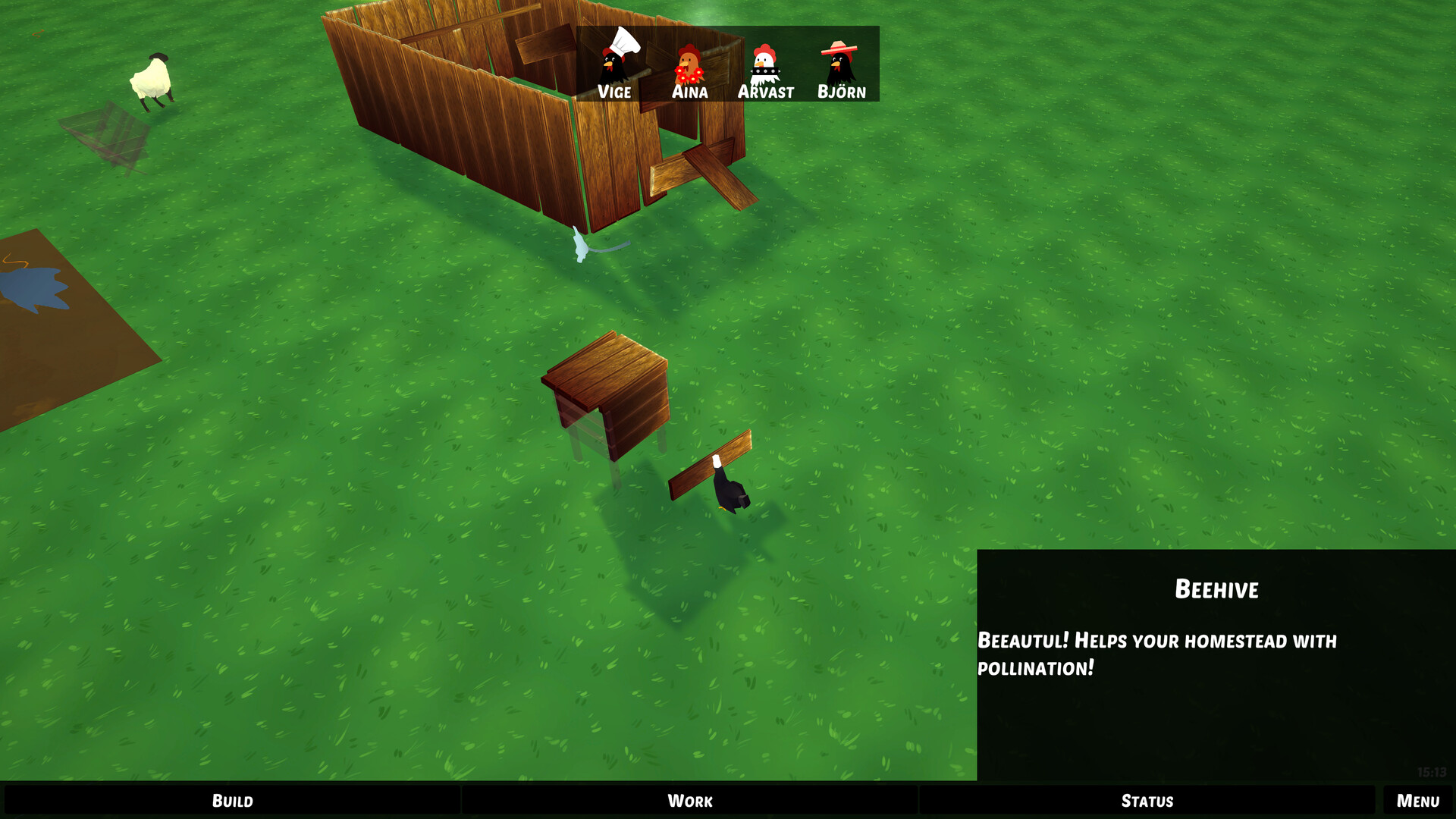Open the game Menu
Image resolution: width=1456 pixels, height=819 pixels.
(1417, 801)
